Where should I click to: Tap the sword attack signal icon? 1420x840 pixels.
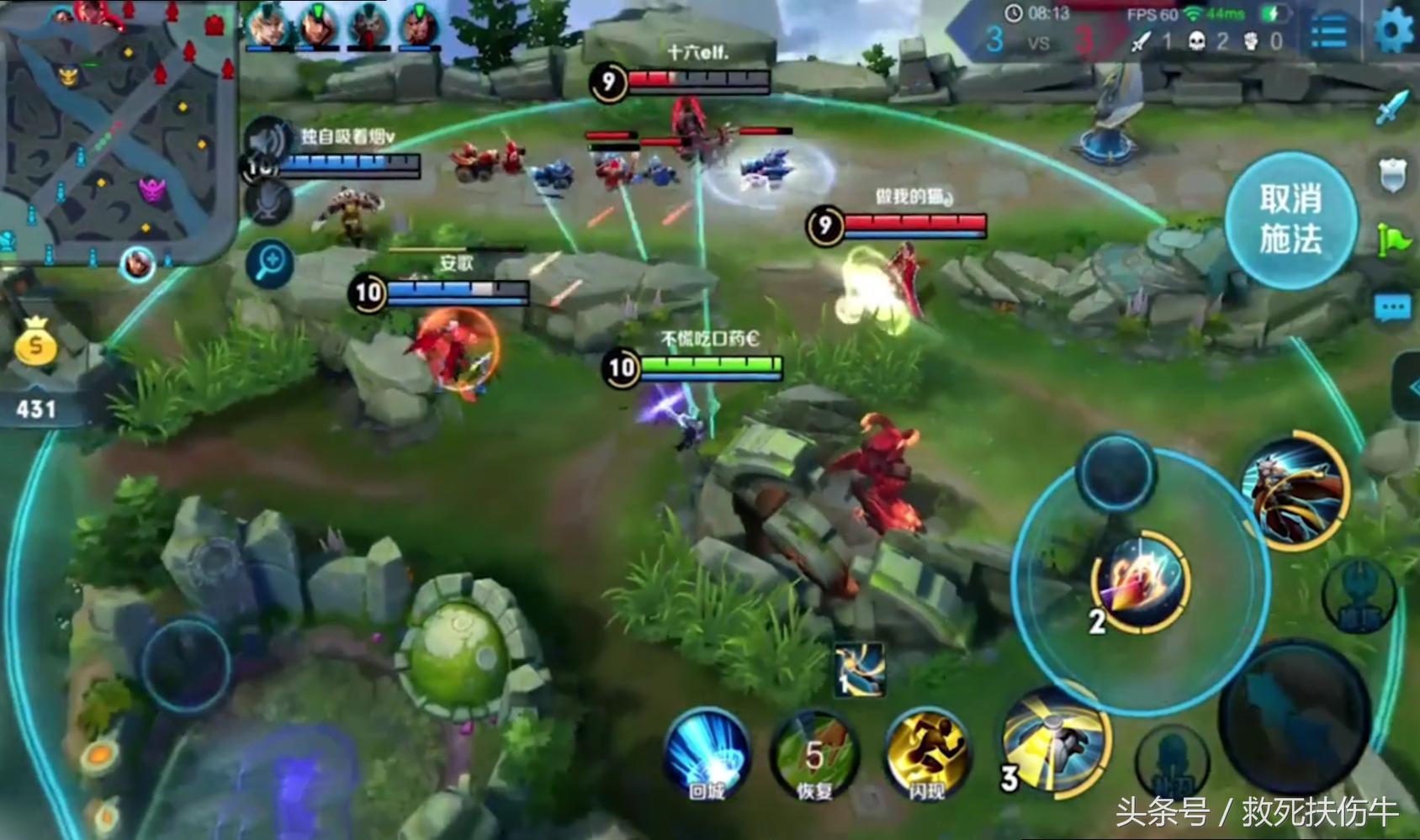point(1393,108)
